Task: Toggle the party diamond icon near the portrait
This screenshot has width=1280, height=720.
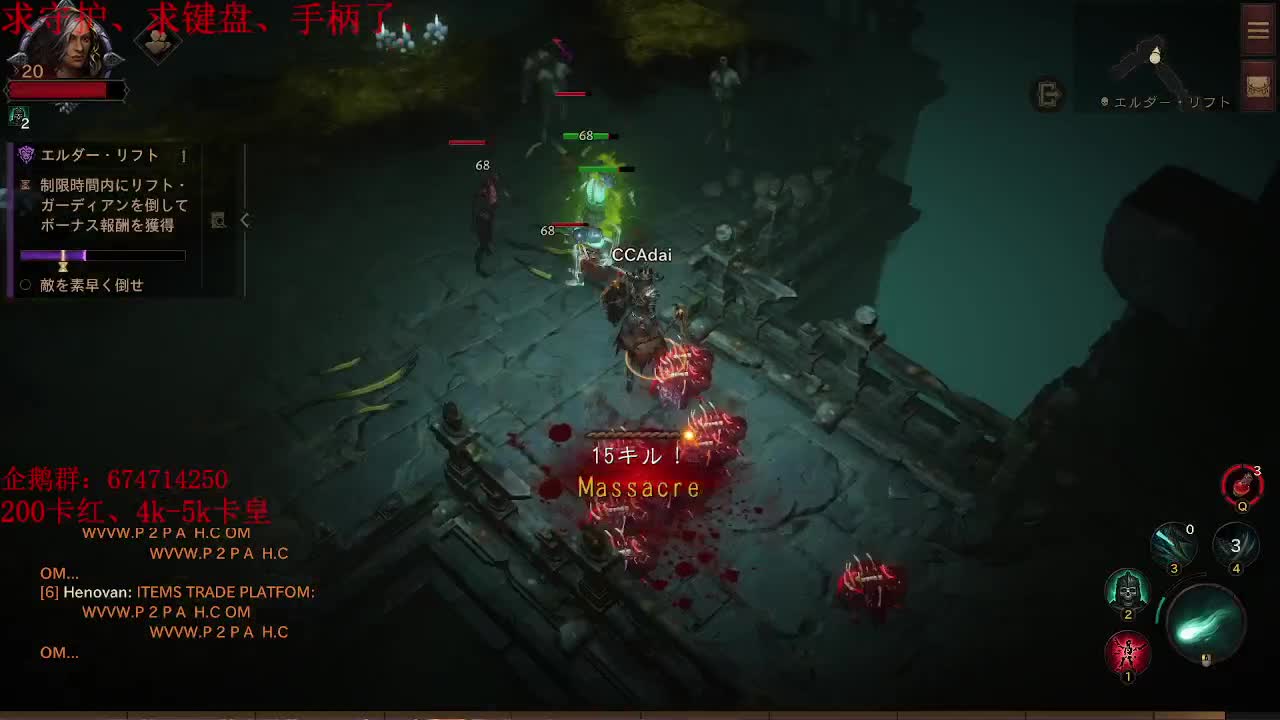Action: point(157,44)
